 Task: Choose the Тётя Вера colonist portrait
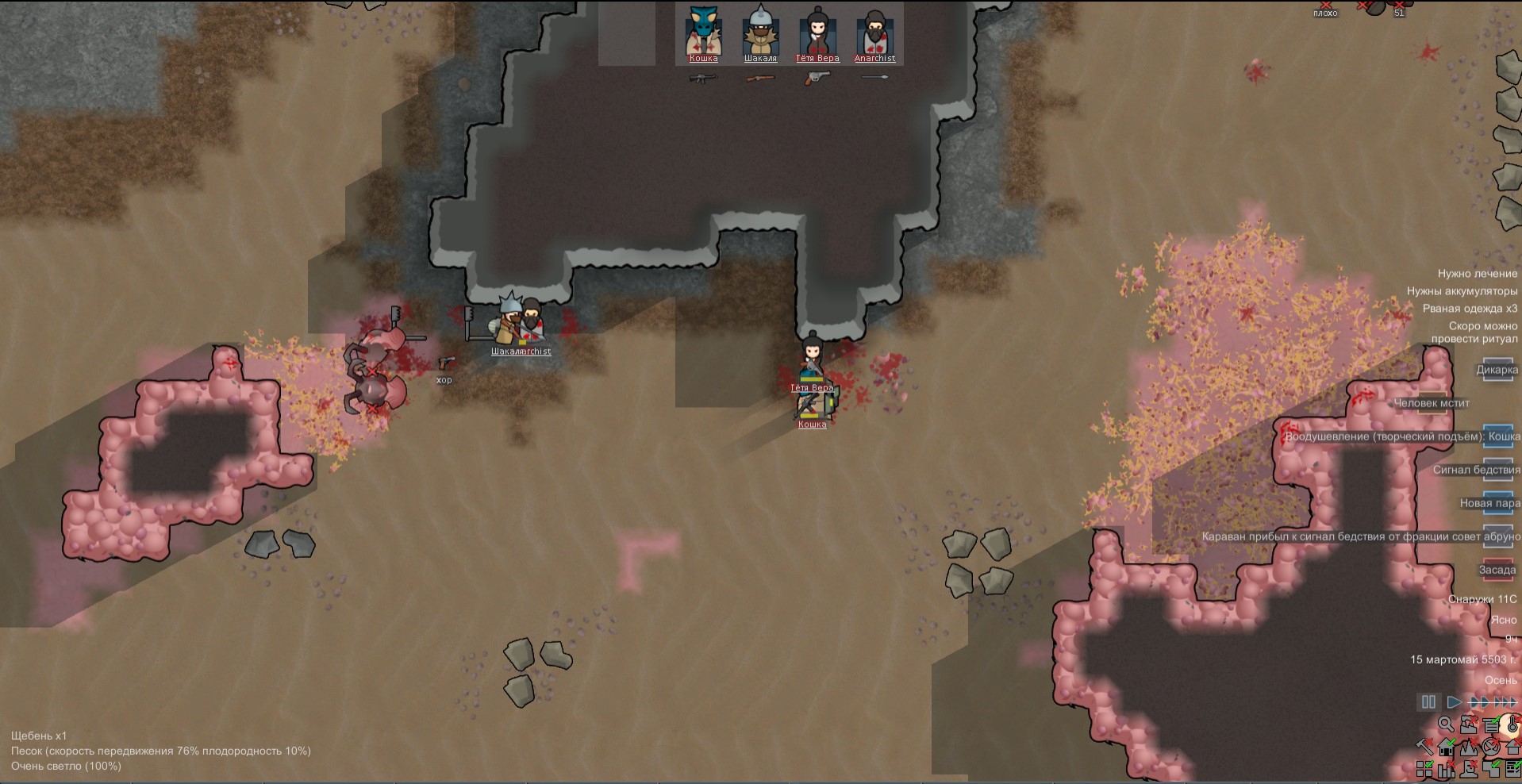(817, 33)
